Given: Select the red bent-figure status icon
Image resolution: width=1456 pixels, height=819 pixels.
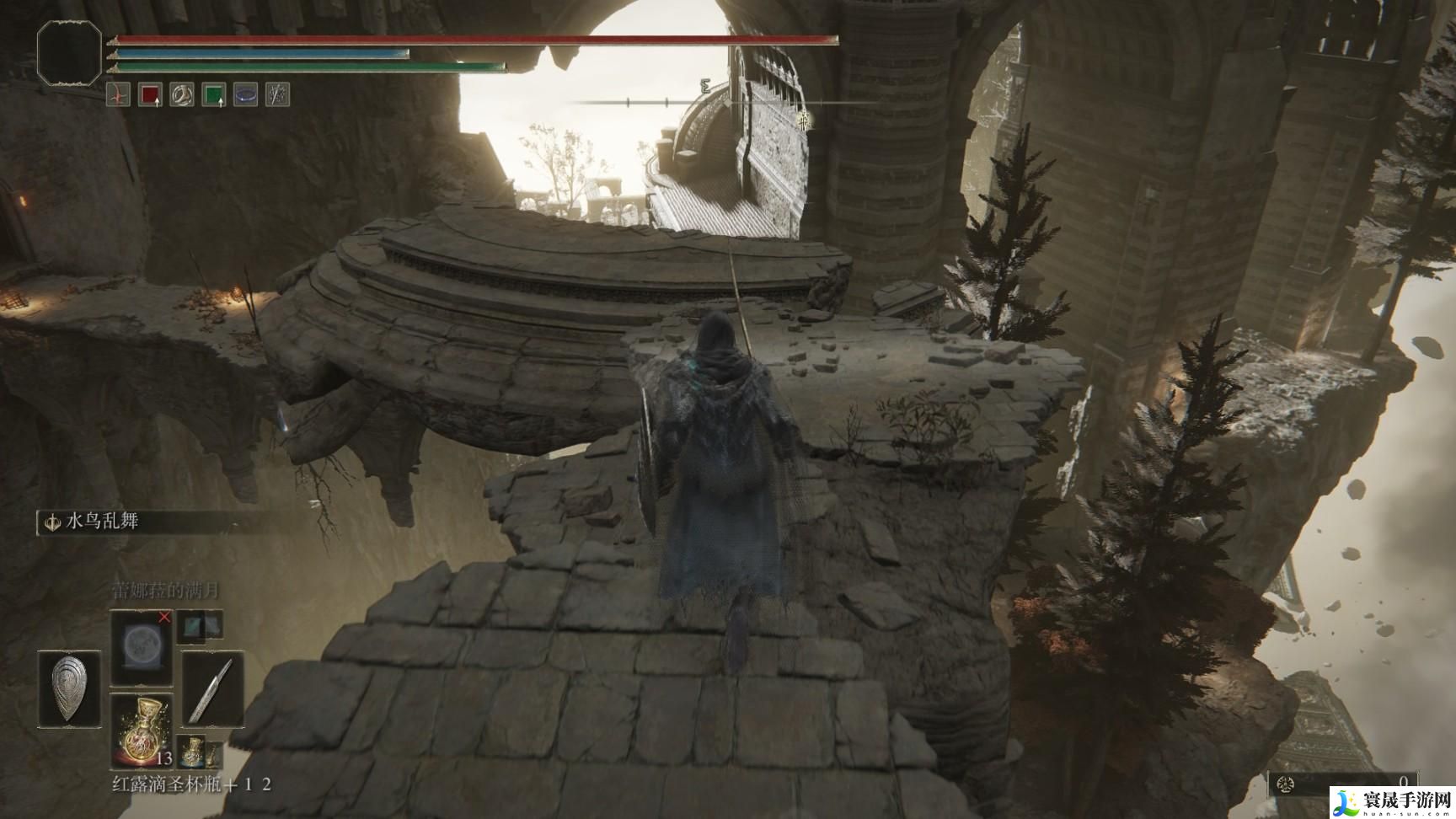Looking at the screenshot, I should pos(118,94).
